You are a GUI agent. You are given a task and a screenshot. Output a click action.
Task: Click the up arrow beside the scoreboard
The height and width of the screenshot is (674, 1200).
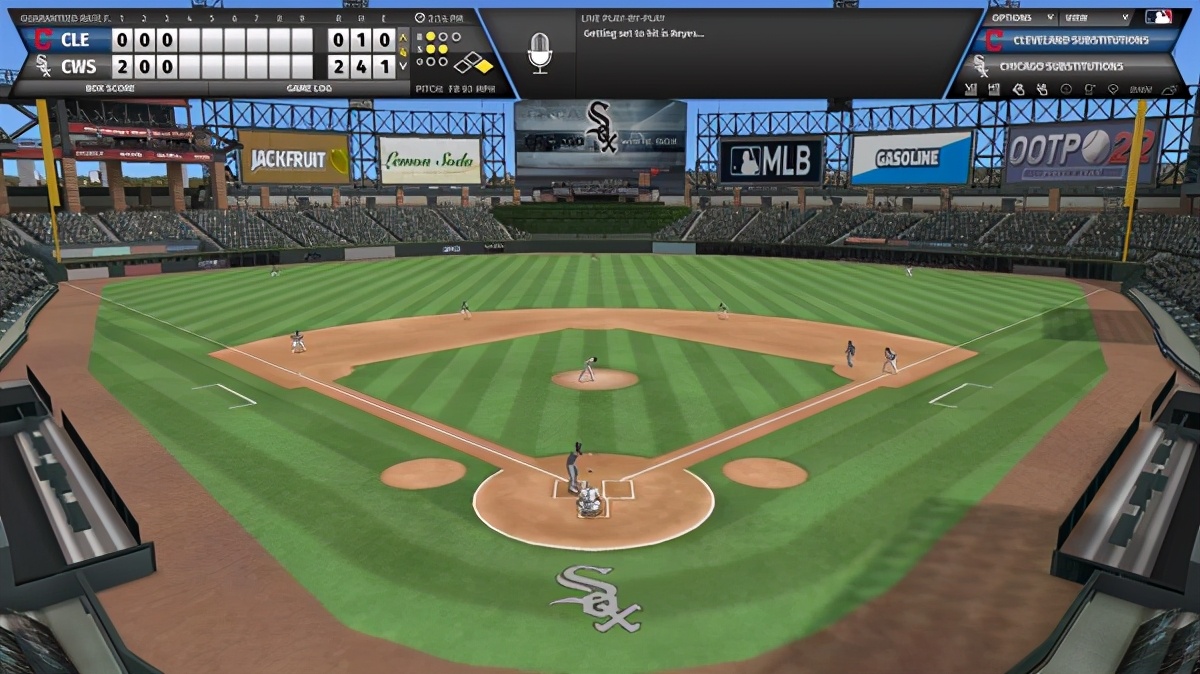pos(404,37)
